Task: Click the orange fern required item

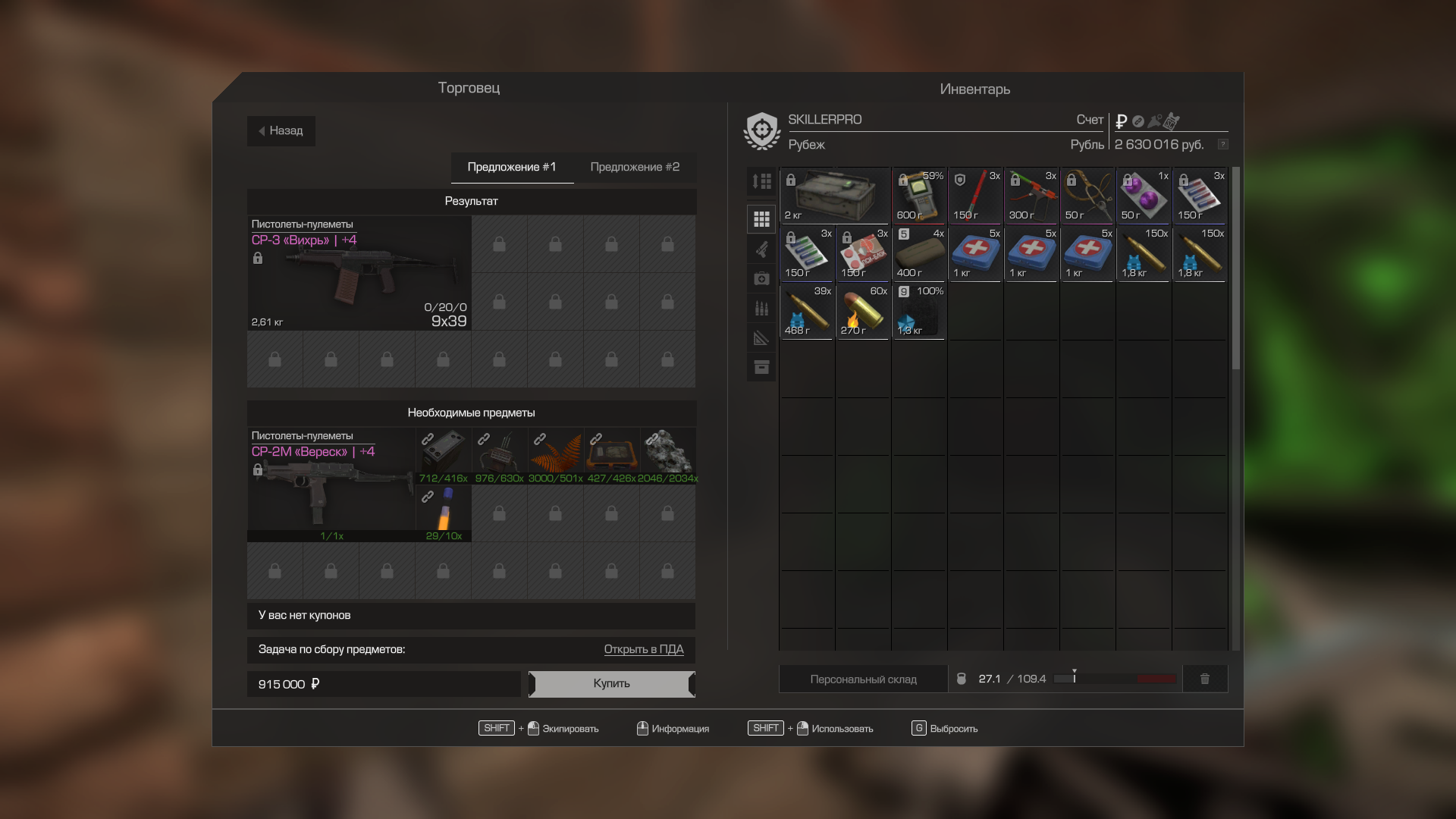Action: click(555, 456)
